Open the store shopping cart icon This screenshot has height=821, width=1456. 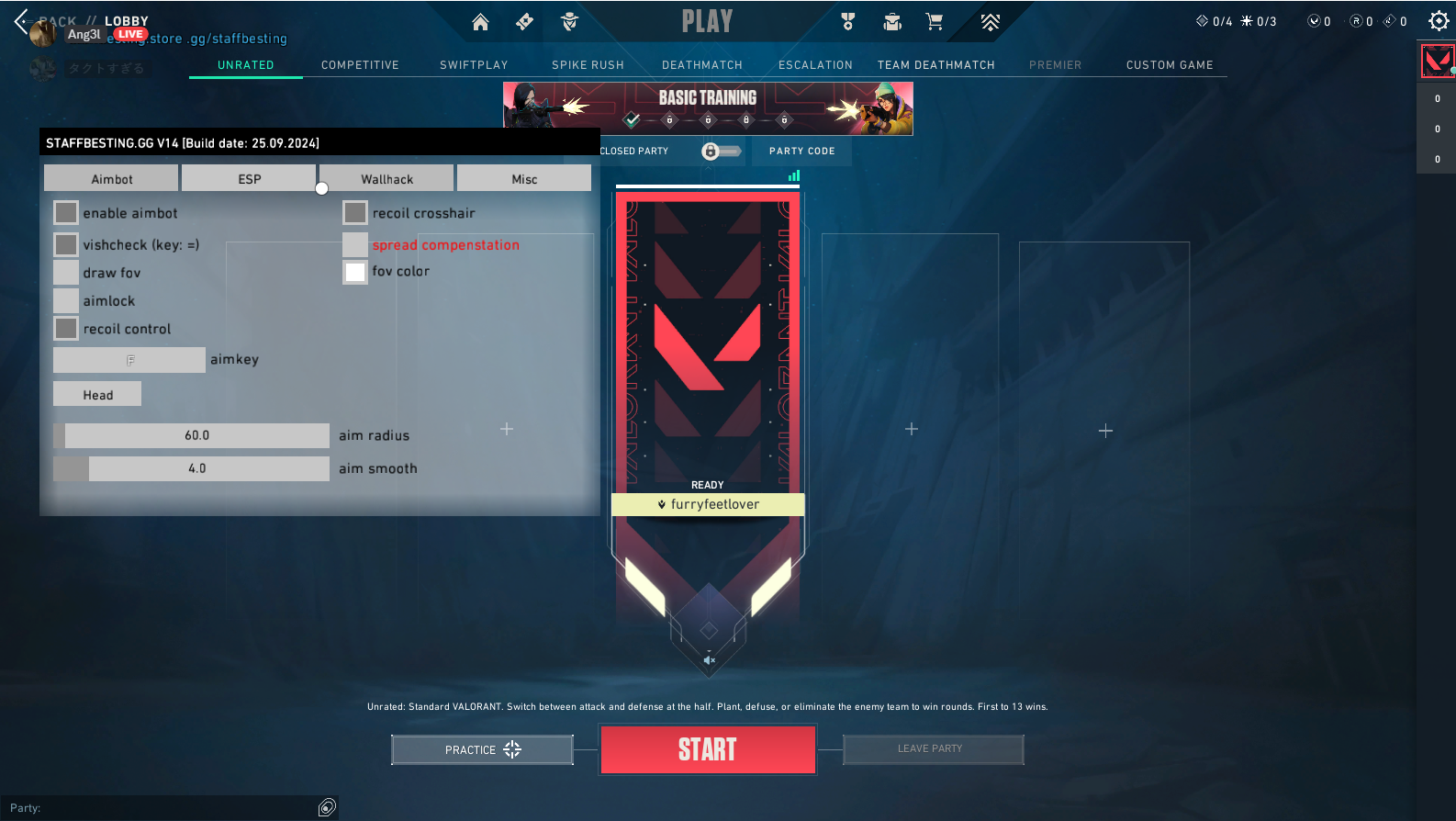point(934,22)
